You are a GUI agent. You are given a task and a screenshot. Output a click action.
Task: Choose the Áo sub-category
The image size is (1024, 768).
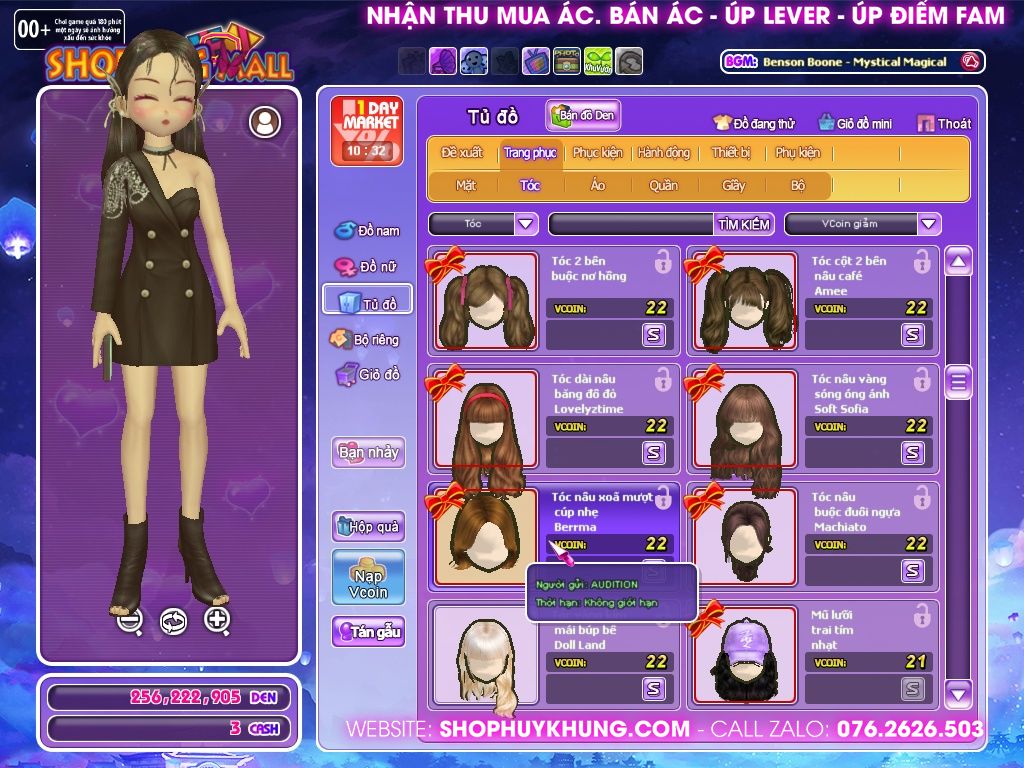[598, 185]
